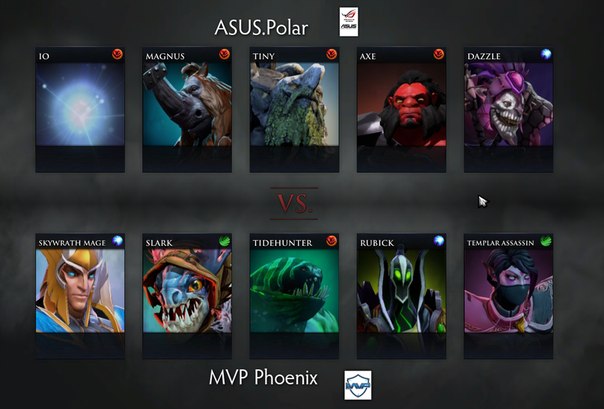The height and width of the screenshot is (409, 604).
Task: Click the Tiny hero card
Action: [x=294, y=108]
